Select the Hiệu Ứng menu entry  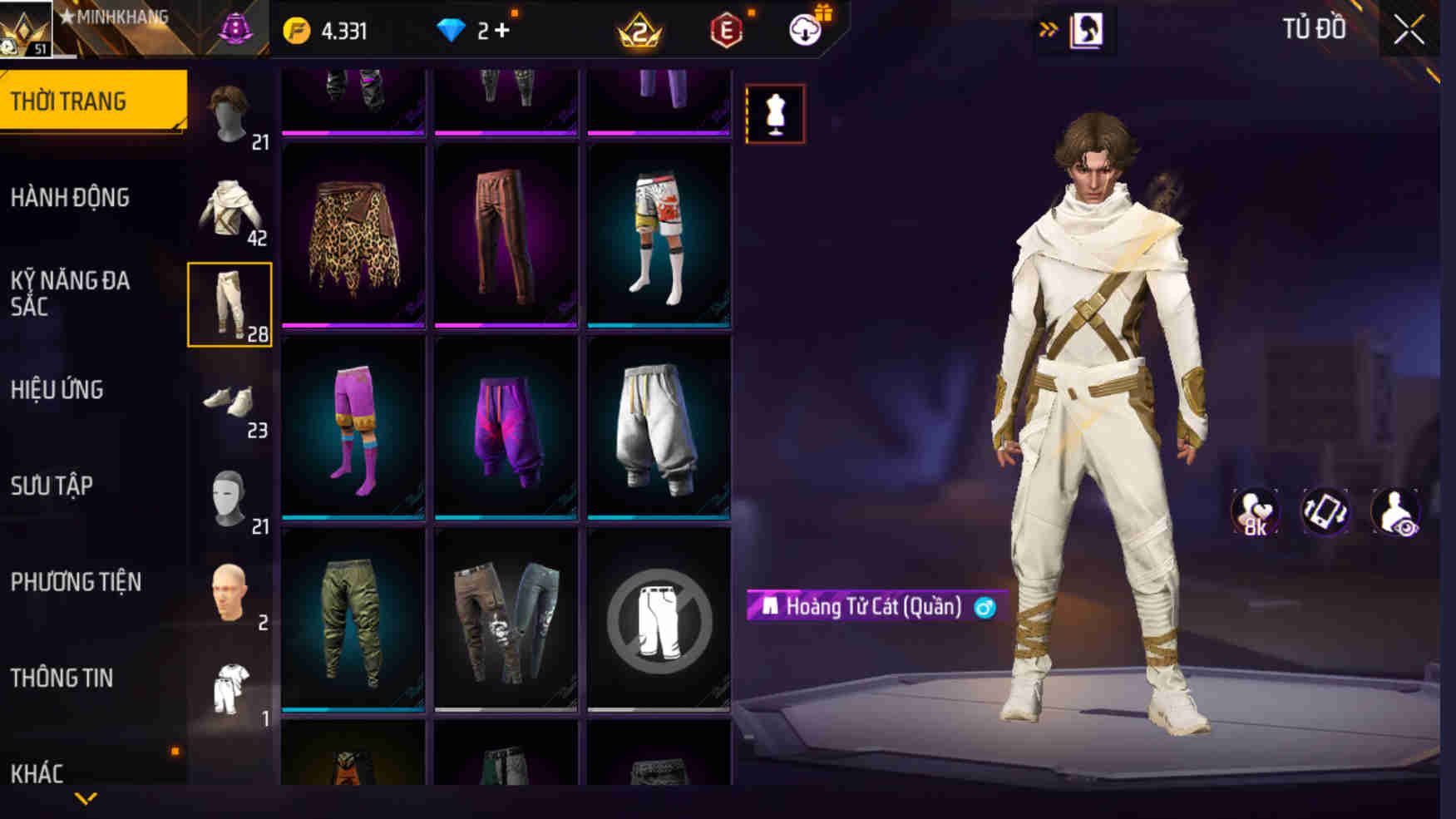[x=57, y=390]
